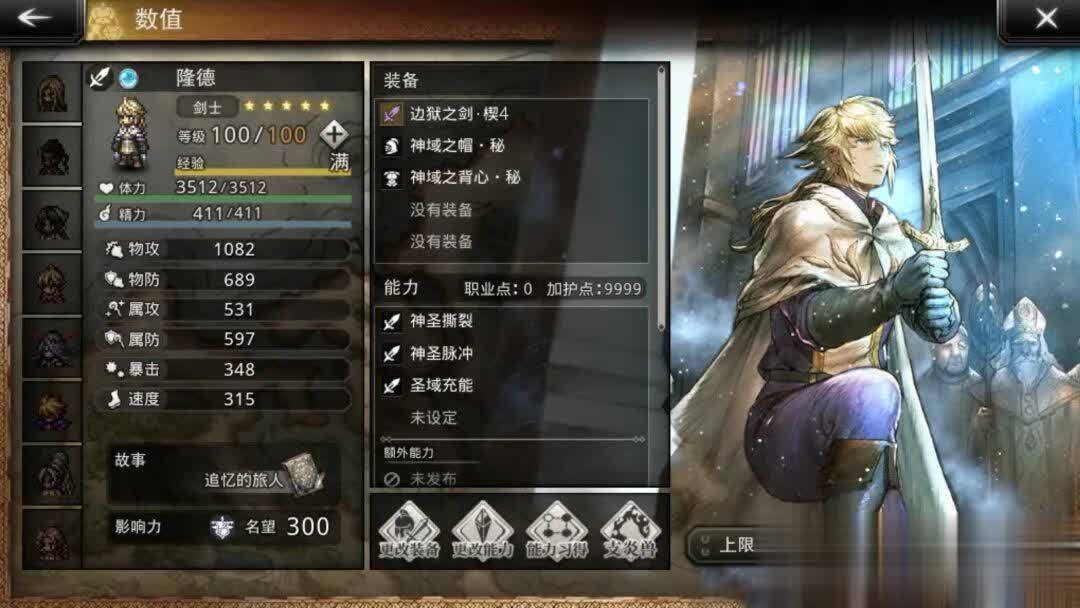Open the 追忆的旅人 story book
The width and height of the screenshot is (1080, 608).
[300, 474]
